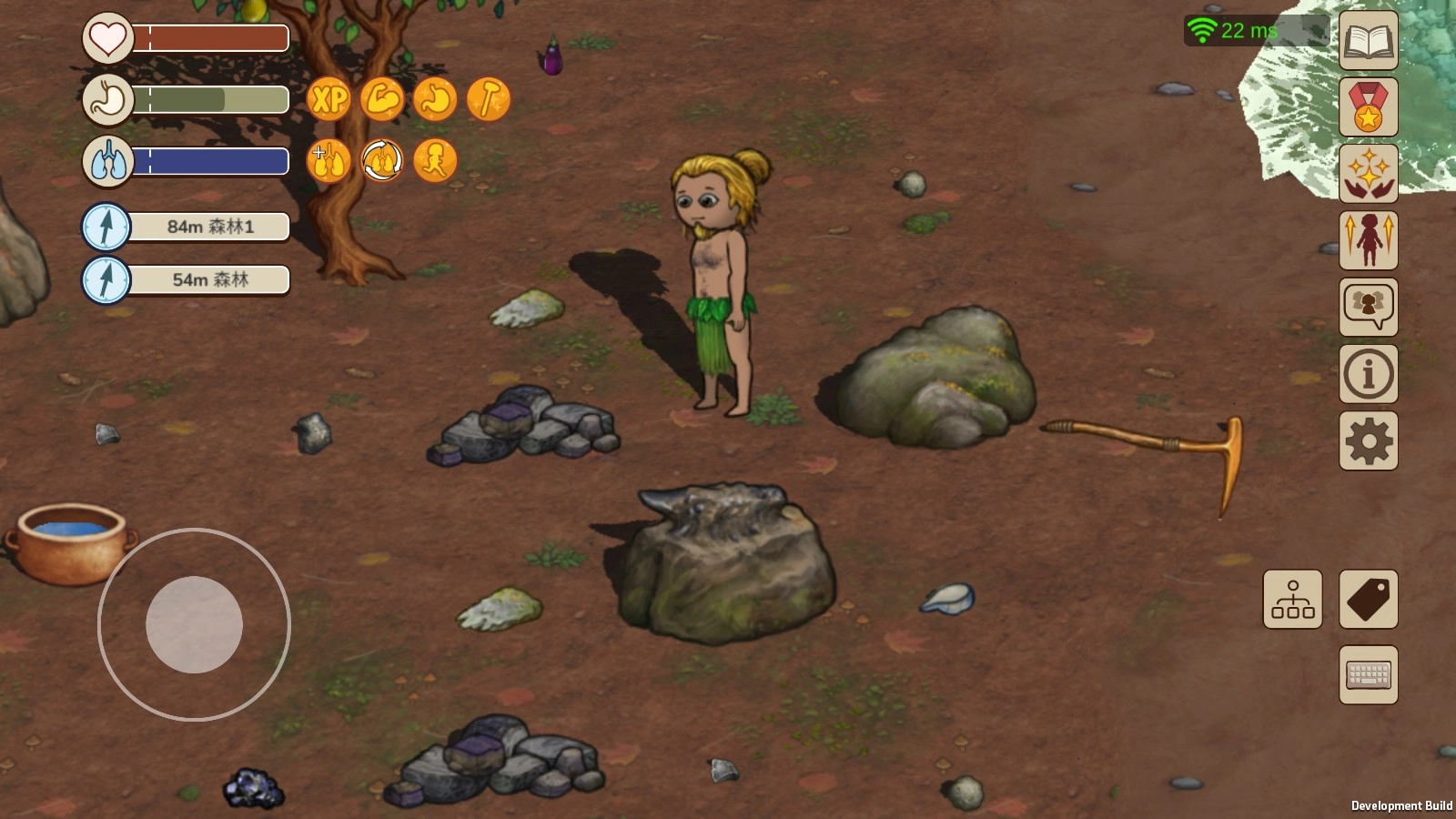Click the running figure buff icon
Image resolution: width=1456 pixels, height=819 pixels.
[435, 161]
